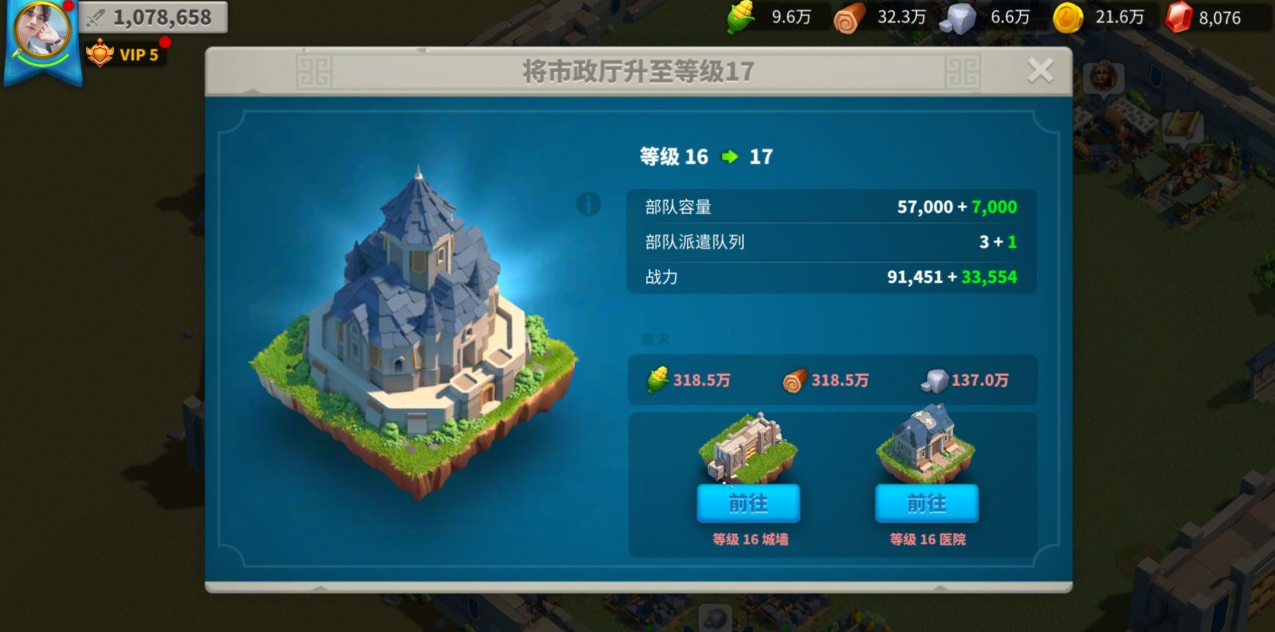Open the blue info icon beside stats
This screenshot has width=1275, height=632.
(x=588, y=204)
